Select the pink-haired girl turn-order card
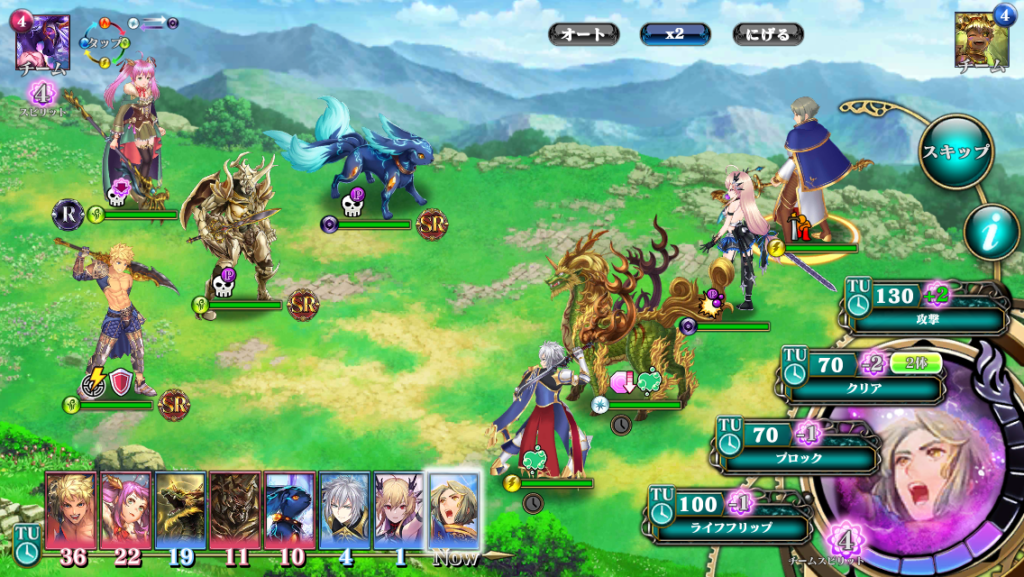Screen dimensions: 1024x577 tap(126, 510)
